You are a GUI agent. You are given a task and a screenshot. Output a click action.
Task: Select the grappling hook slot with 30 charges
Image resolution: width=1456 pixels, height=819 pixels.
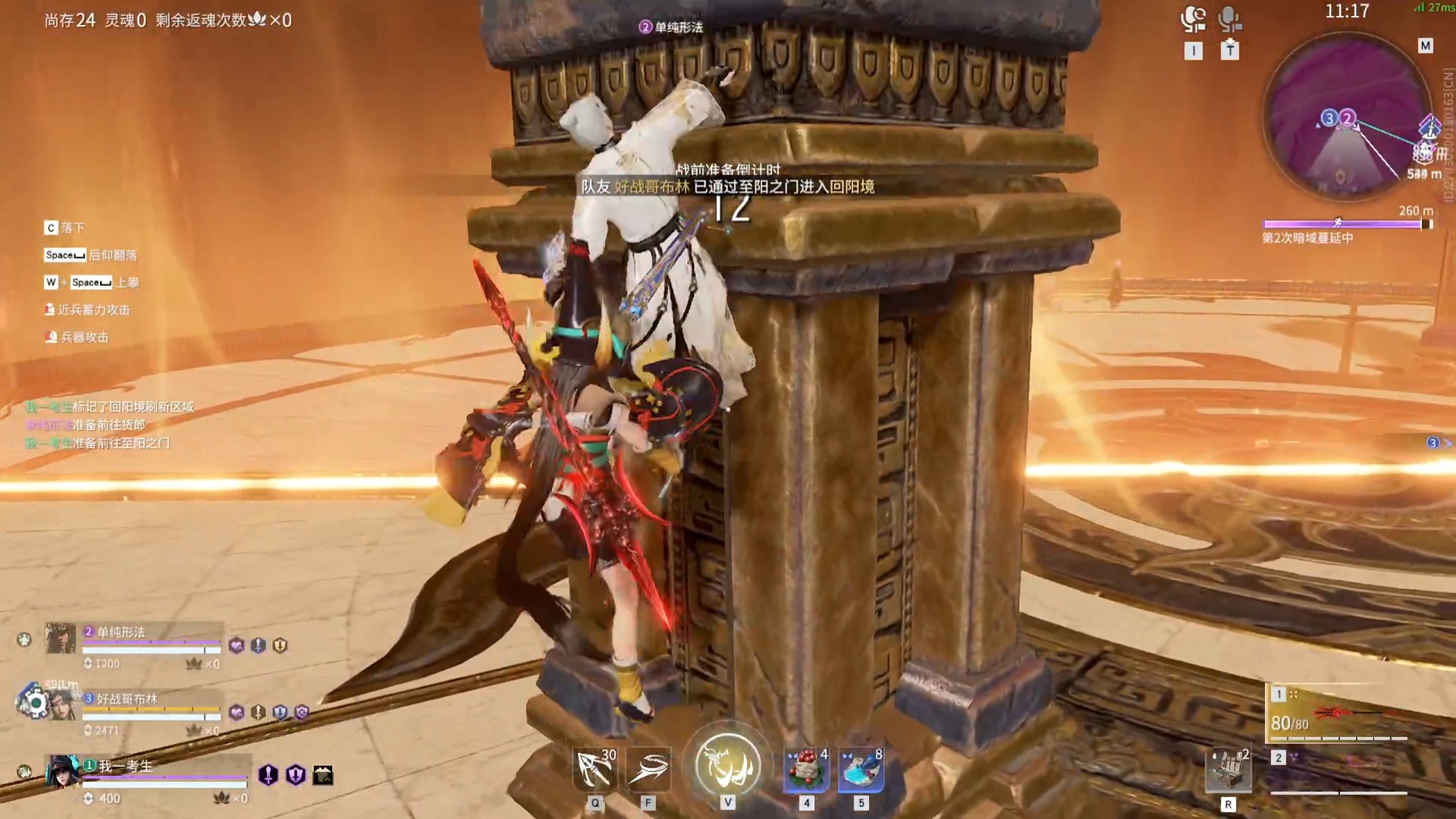click(x=595, y=768)
